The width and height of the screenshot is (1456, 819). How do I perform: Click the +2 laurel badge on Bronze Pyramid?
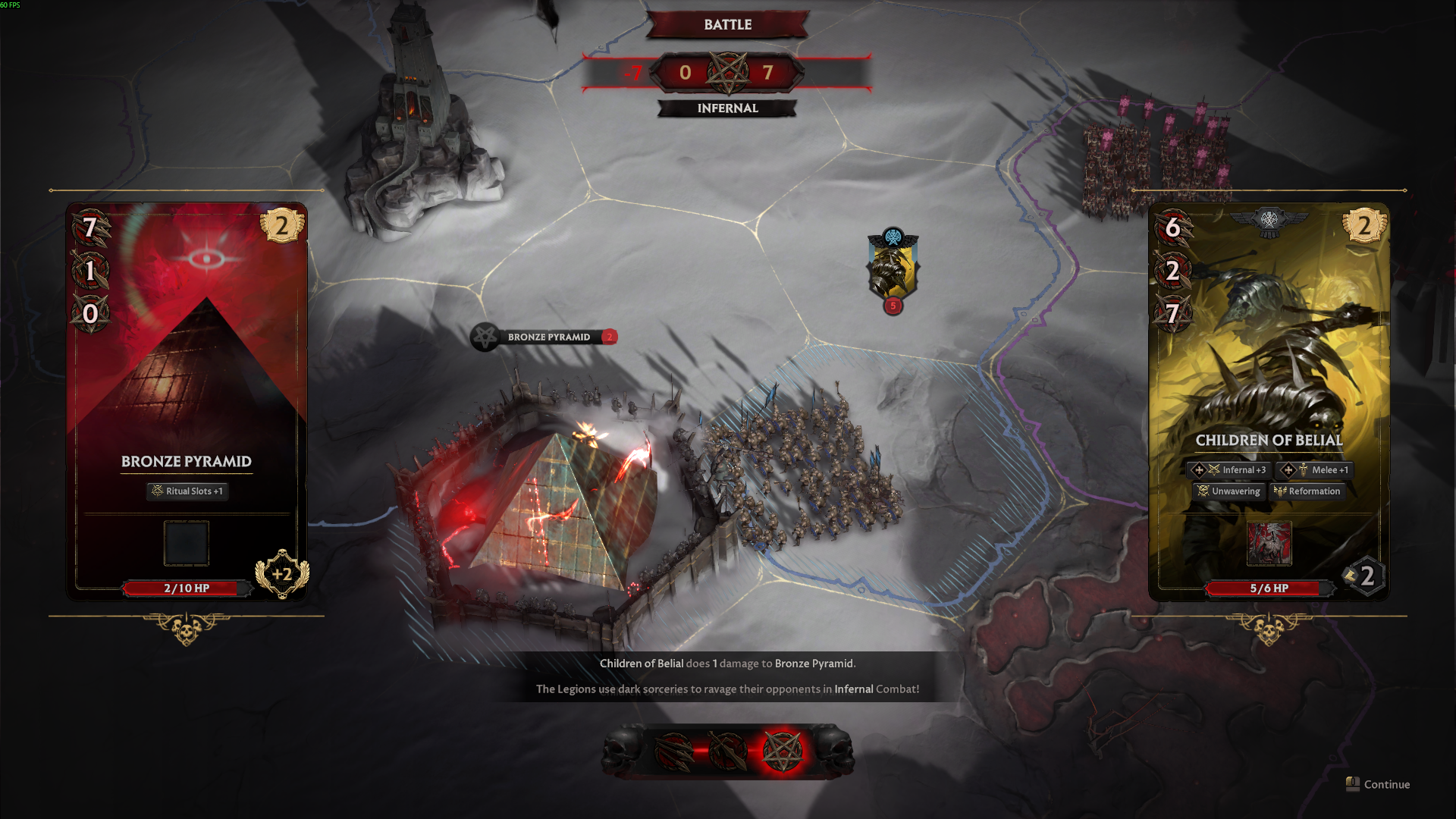(282, 574)
